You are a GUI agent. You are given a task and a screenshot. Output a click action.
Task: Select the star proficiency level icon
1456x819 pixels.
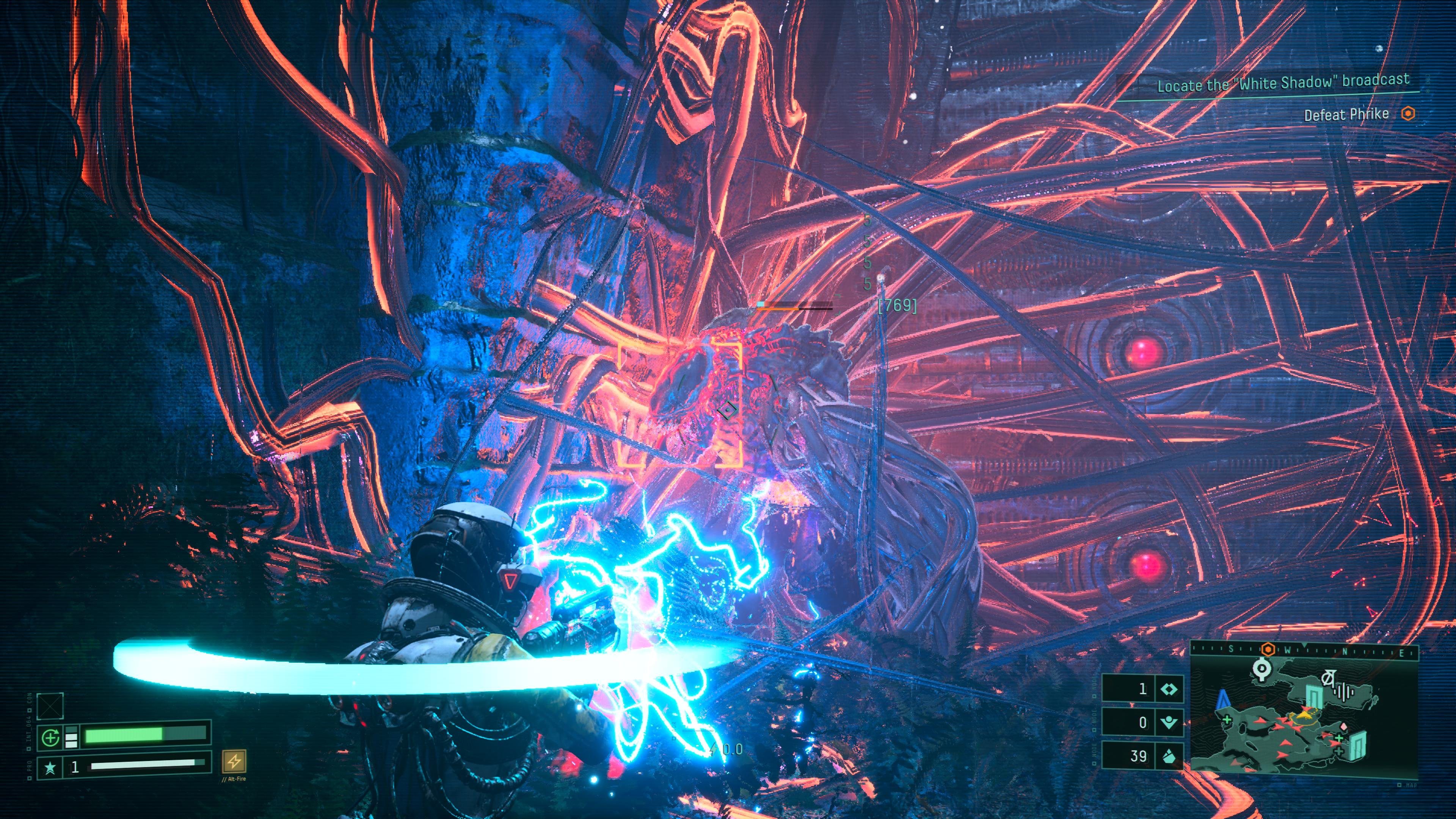coord(50,767)
